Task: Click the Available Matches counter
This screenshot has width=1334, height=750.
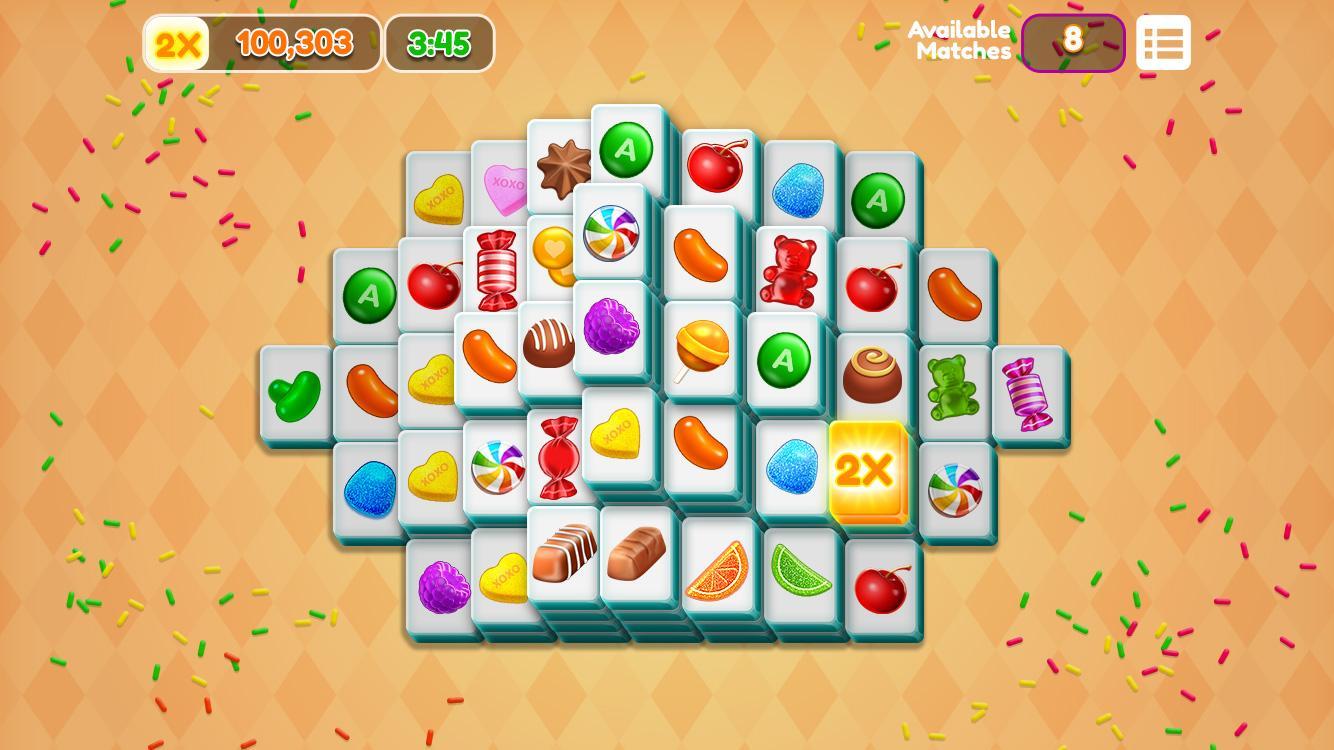Action: click(1073, 42)
